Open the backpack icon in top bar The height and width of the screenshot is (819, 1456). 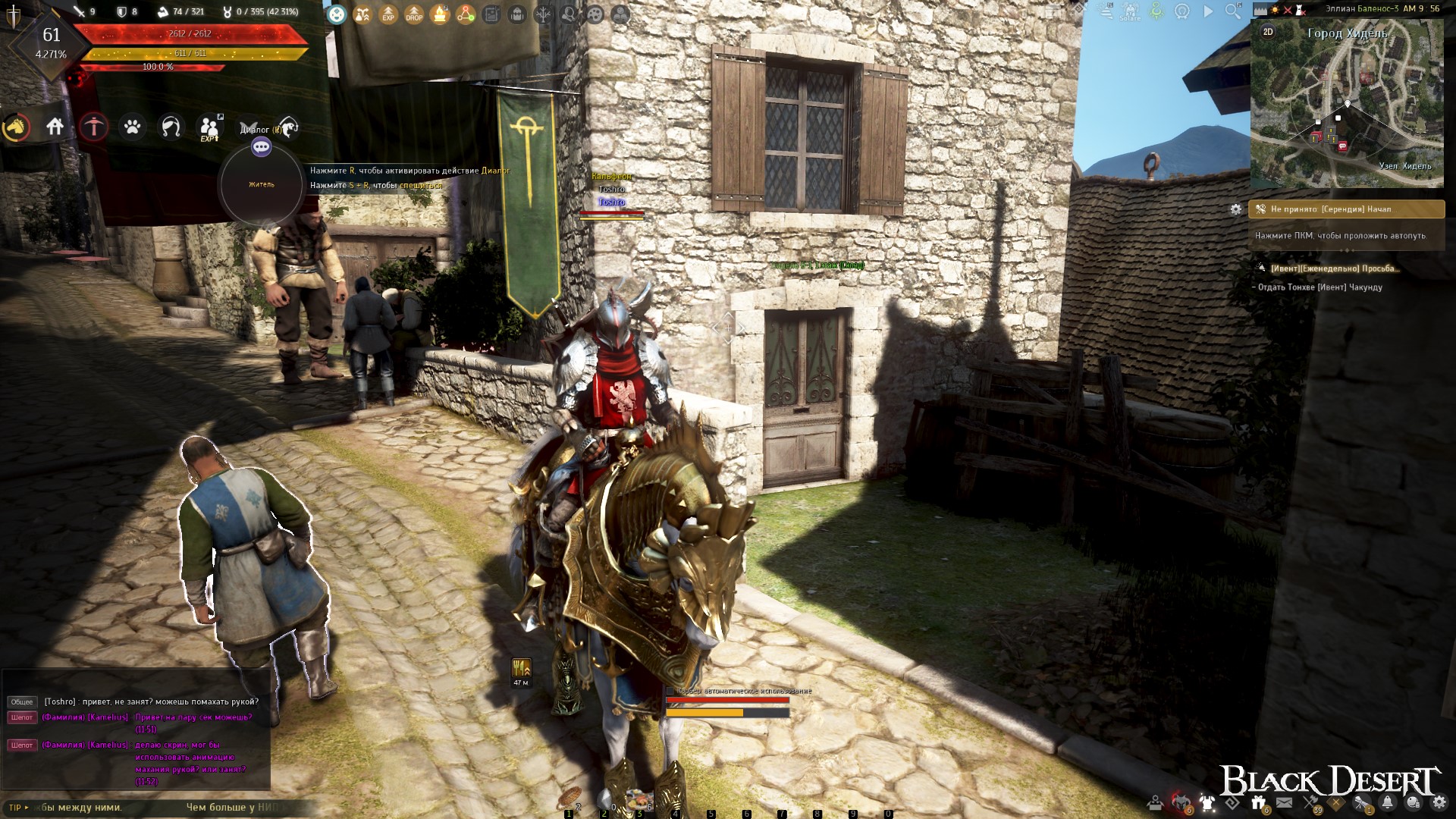point(517,14)
